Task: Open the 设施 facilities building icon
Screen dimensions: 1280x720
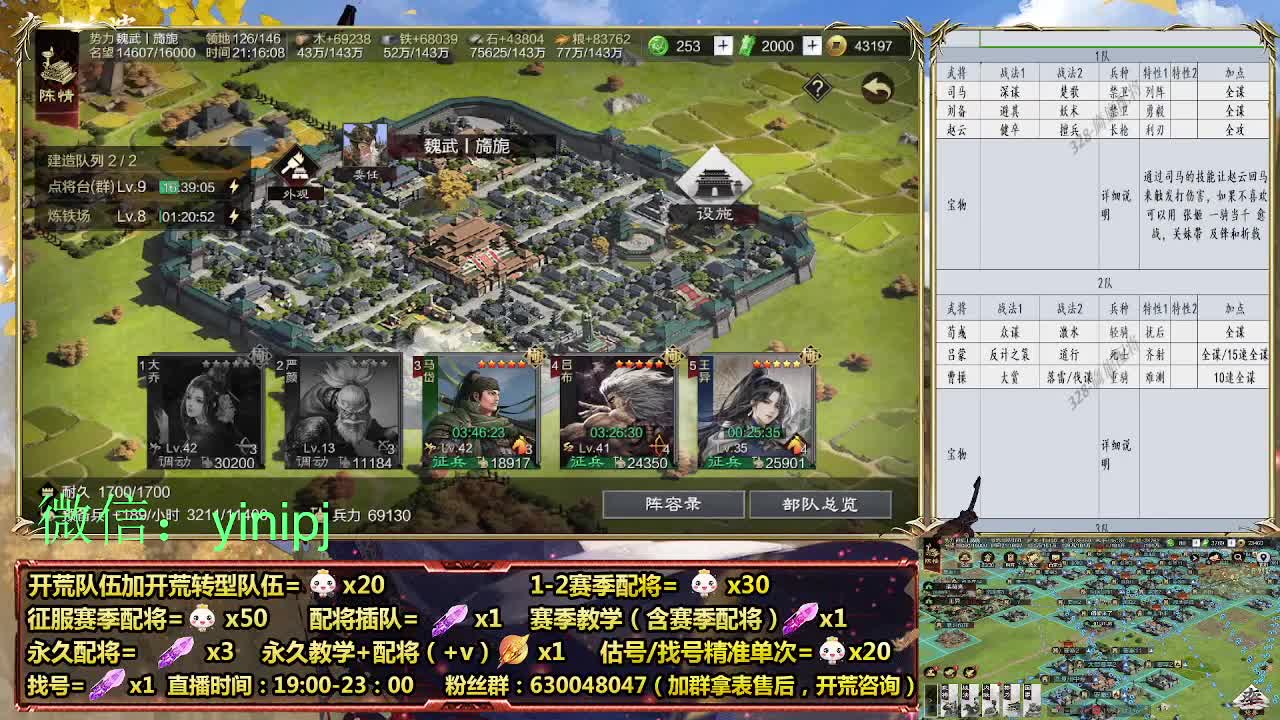Action: (x=712, y=180)
